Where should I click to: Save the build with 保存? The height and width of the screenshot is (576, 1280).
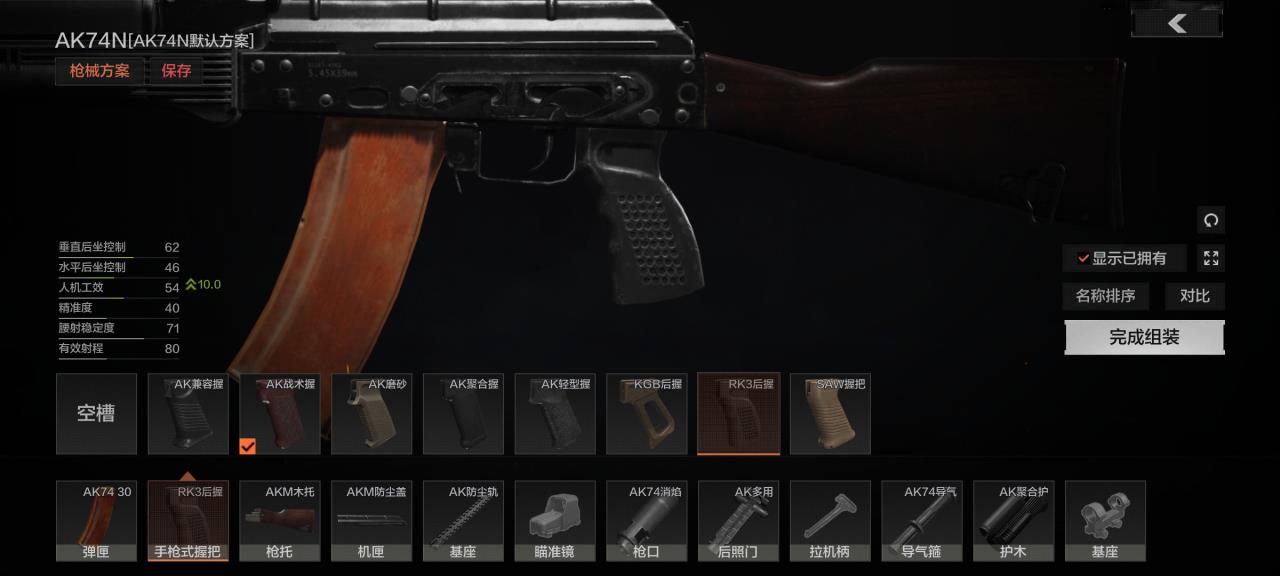pos(176,71)
